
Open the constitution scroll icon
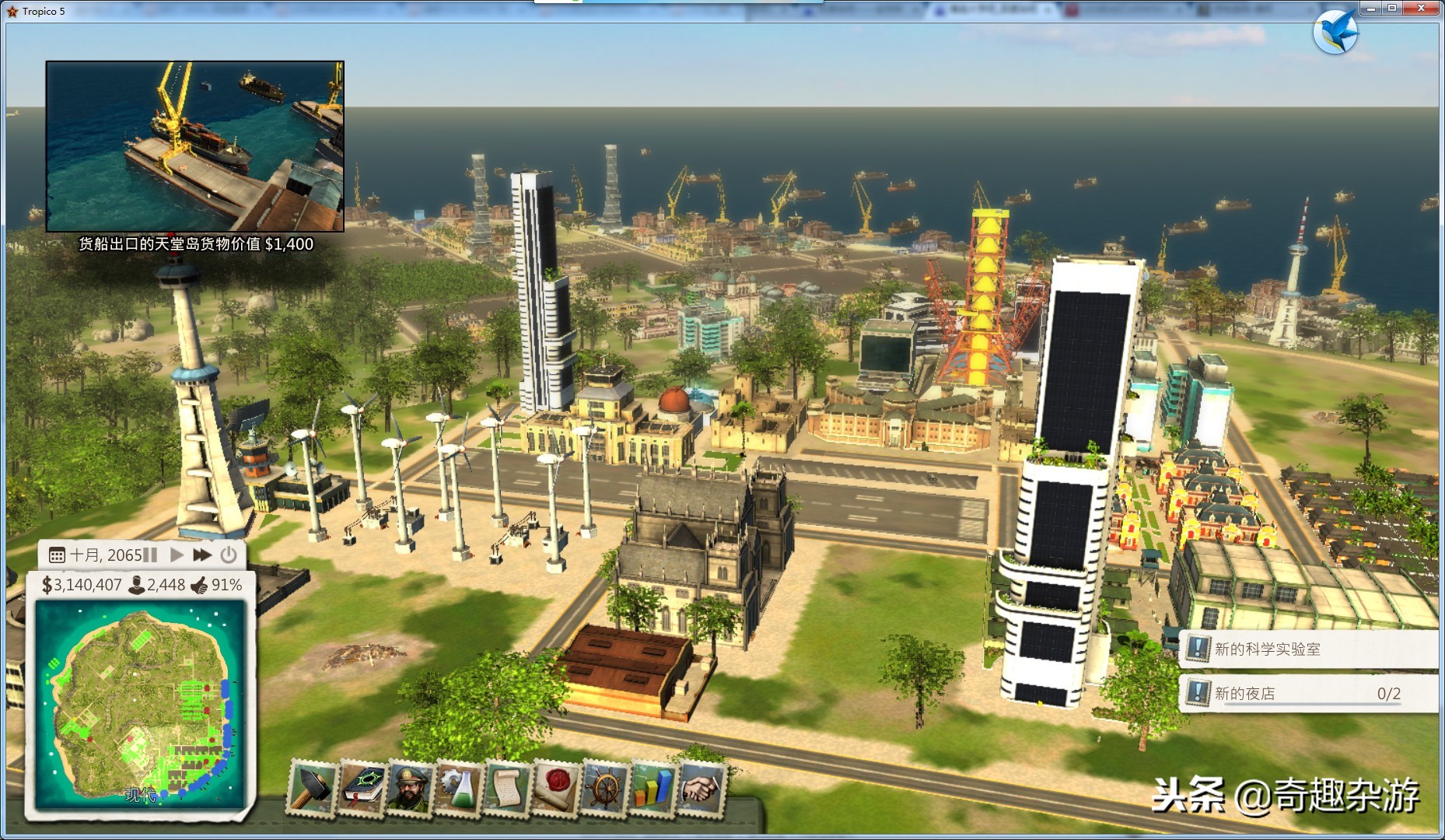pos(506,788)
